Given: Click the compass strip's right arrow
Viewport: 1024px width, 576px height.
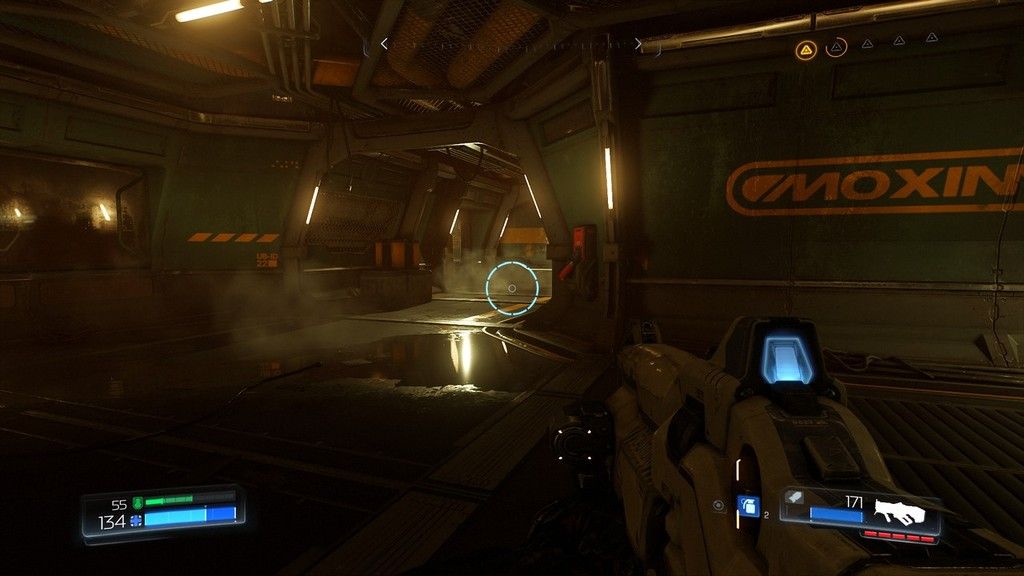Looking at the screenshot, I should [638, 43].
